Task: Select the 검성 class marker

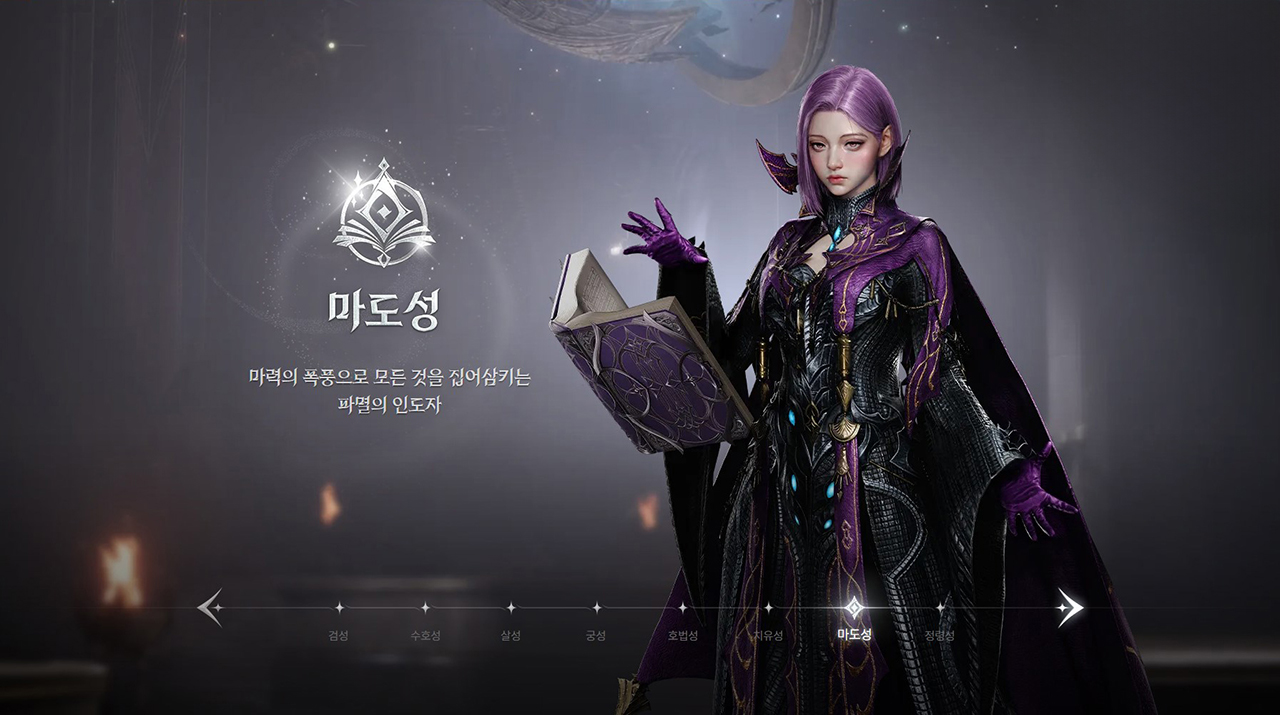Action: [x=338, y=608]
